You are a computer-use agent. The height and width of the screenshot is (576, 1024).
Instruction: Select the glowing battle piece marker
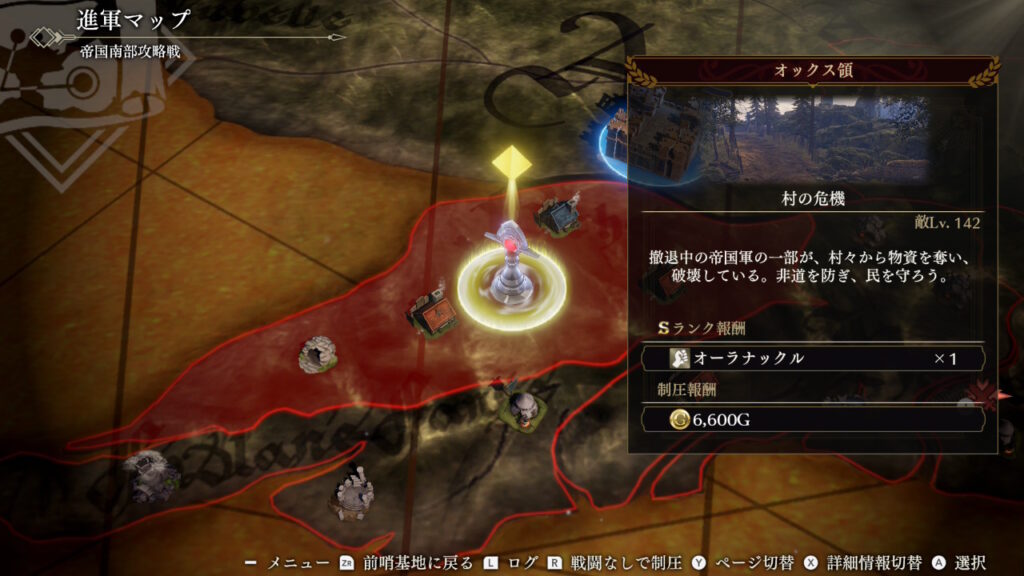(x=511, y=270)
